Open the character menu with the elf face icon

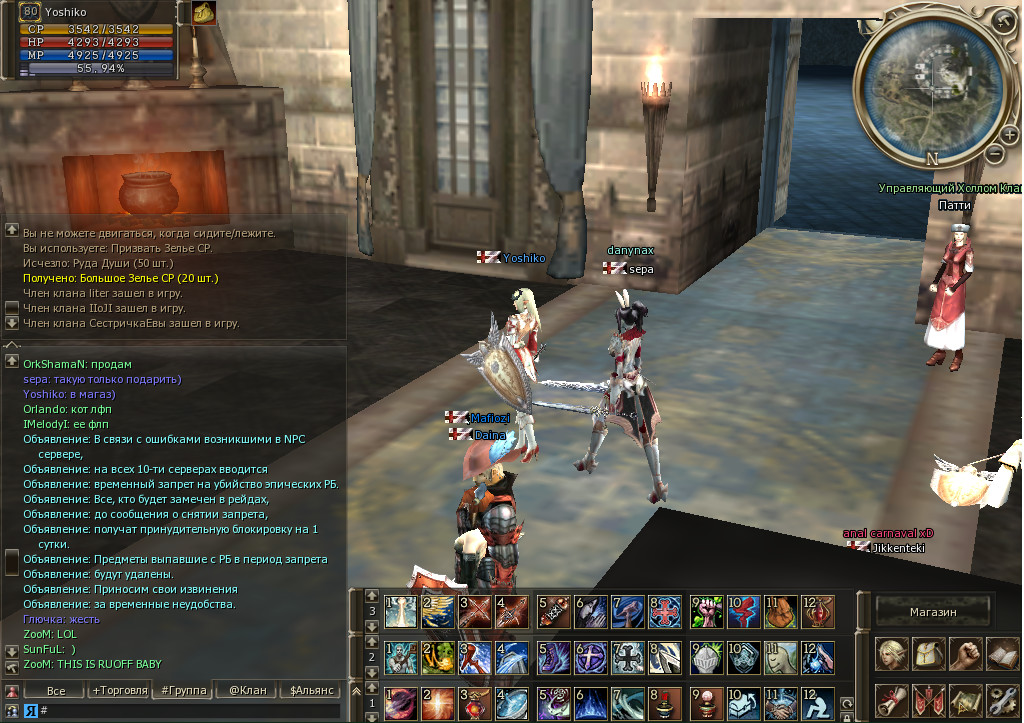[892, 653]
